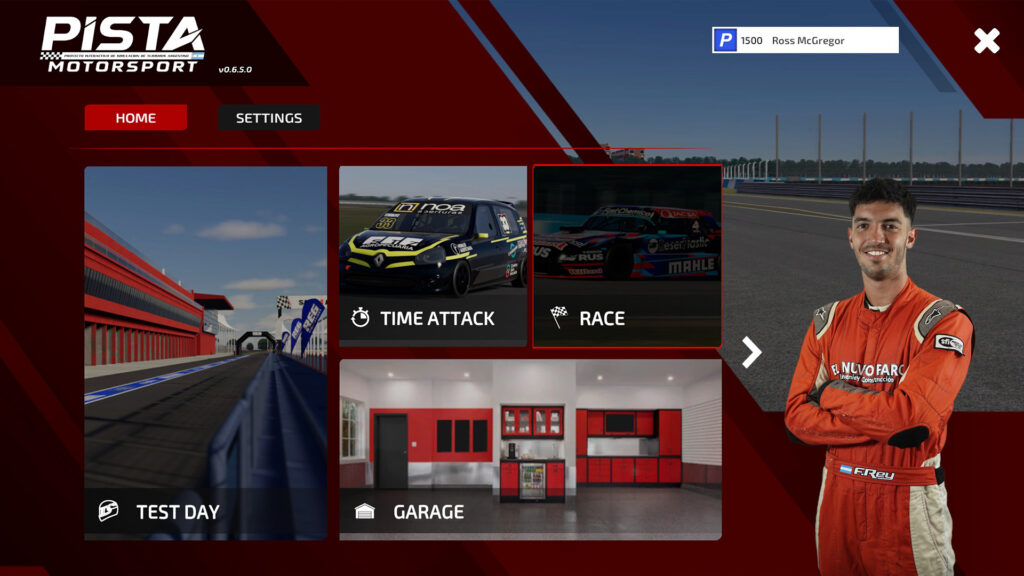Image resolution: width=1024 pixels, height=576 pixels.
Task: Switch to the Home tab
Action: click(136, 118)
